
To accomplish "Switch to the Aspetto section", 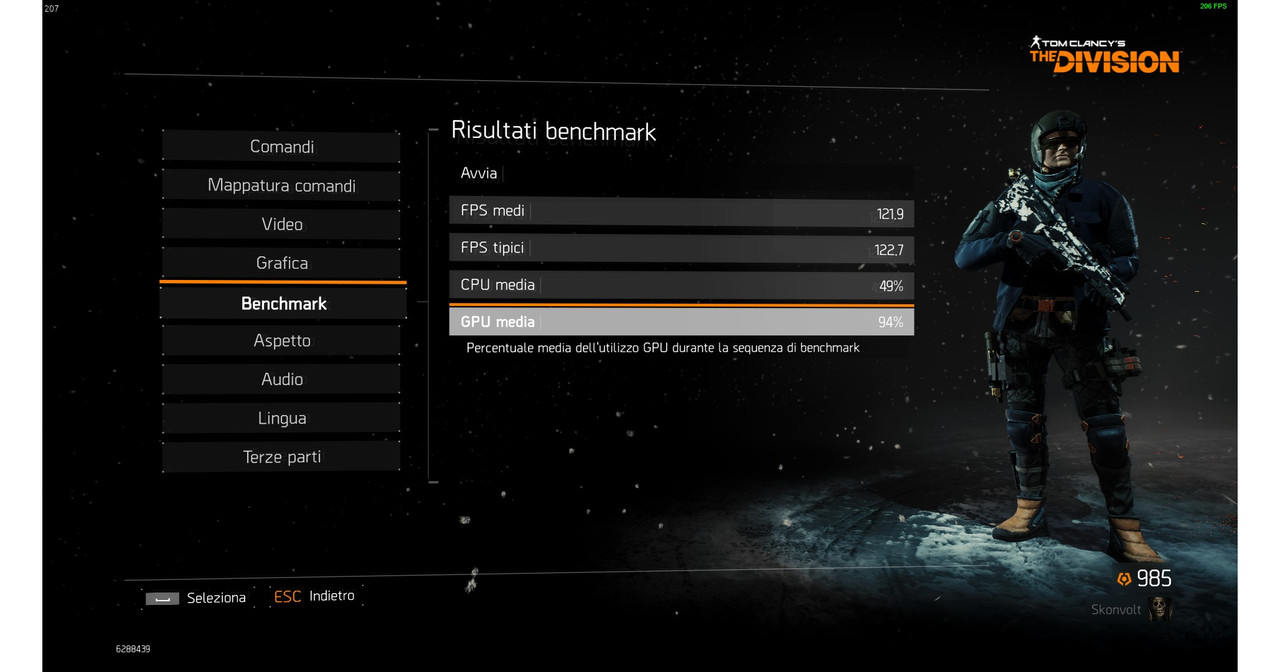I will (282, 341).
